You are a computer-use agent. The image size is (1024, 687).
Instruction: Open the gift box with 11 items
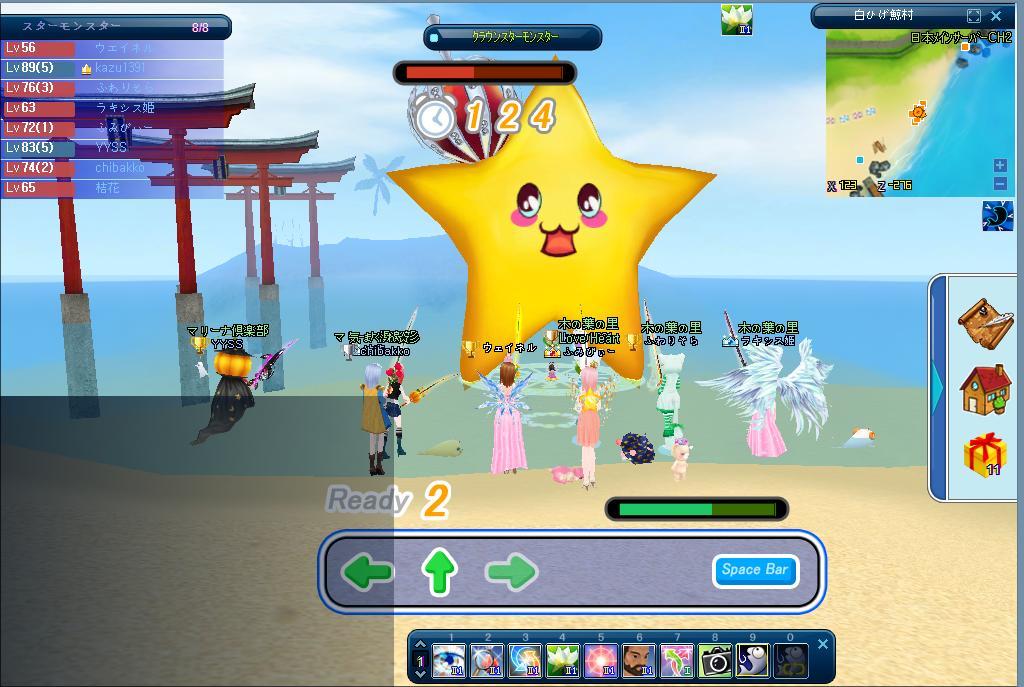click(x=985, y=455)
